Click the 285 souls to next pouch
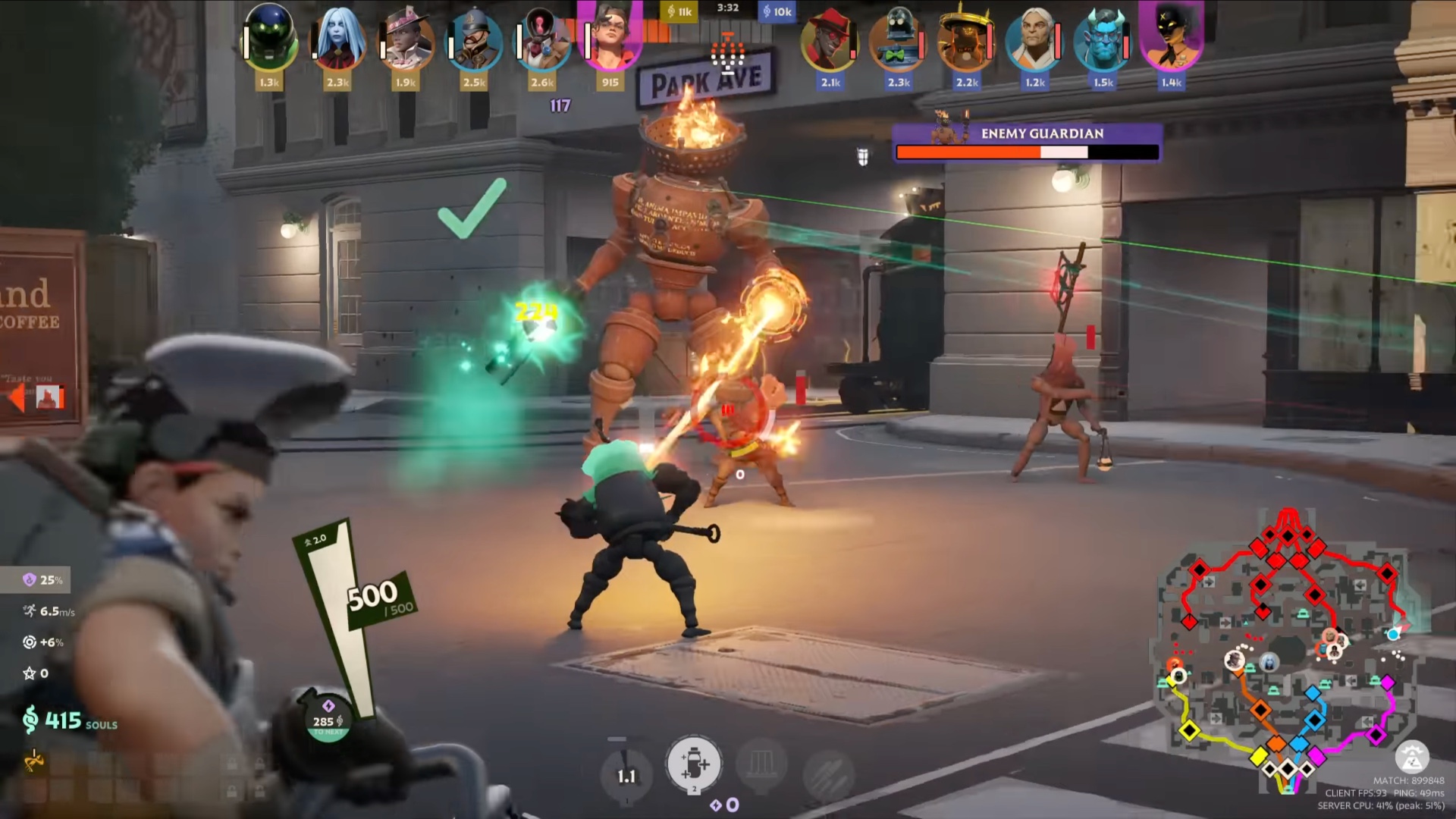Viewport: 1456px width, 819px height. pyautogui.click(x=328, y=718)
